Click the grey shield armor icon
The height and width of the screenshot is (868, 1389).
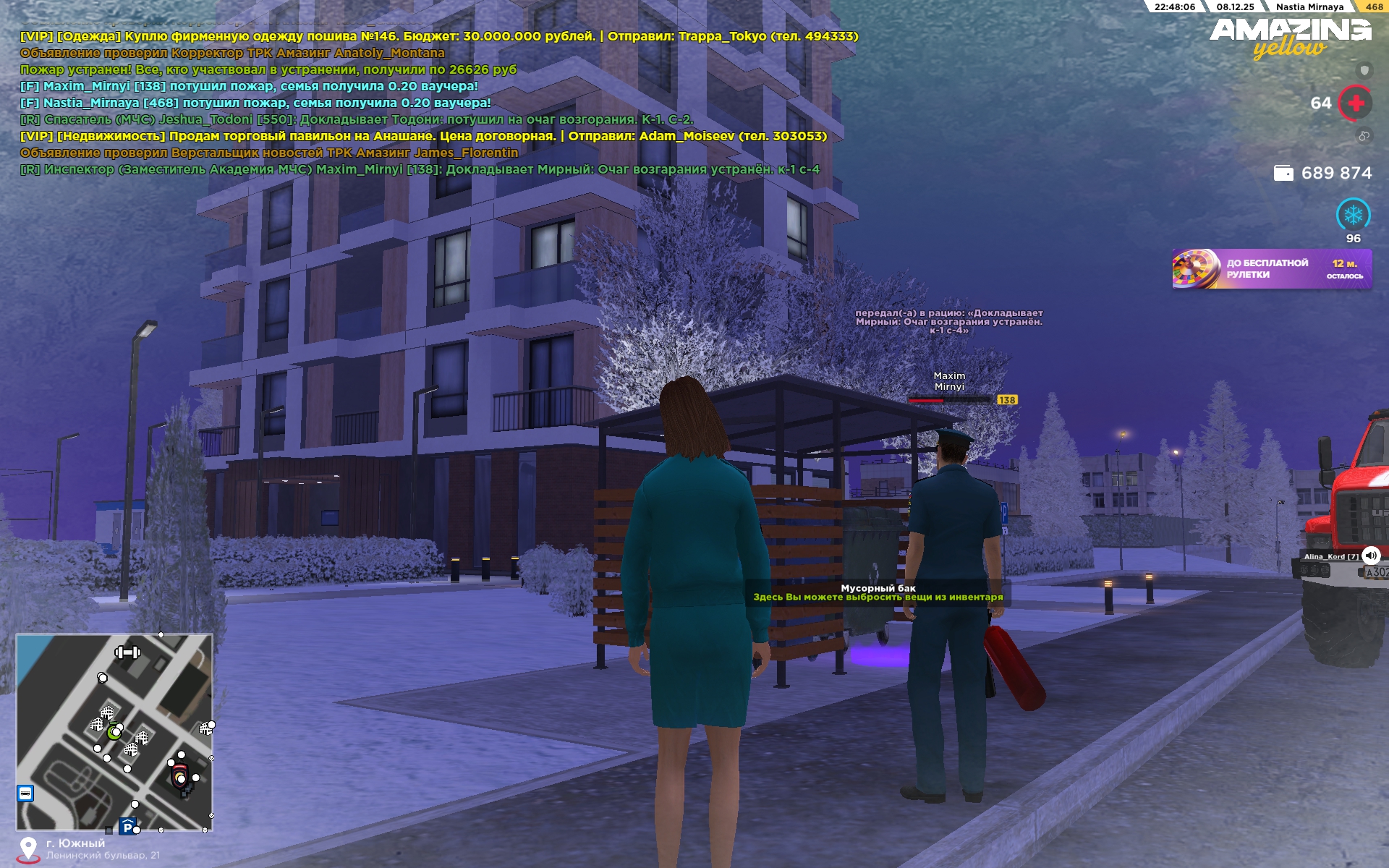(x=1364, y=70)
